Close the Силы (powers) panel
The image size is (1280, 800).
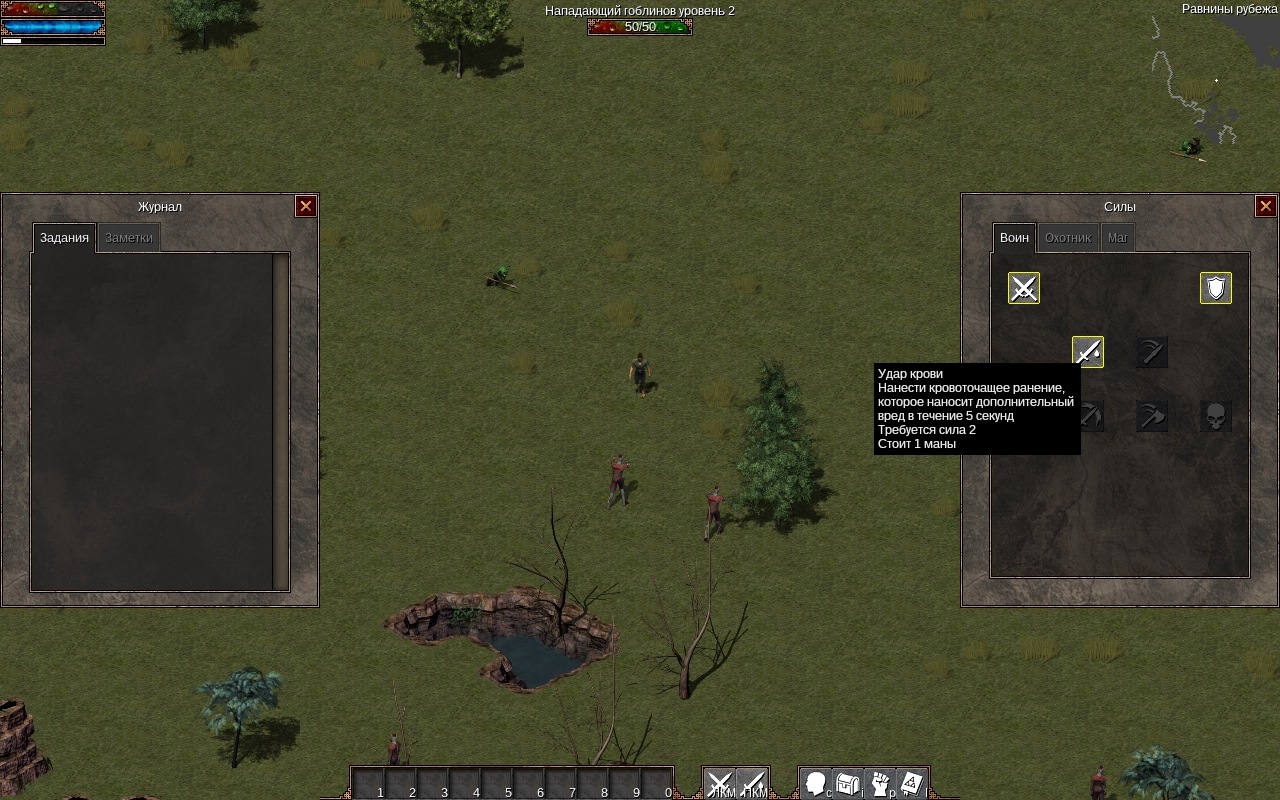1265,206
